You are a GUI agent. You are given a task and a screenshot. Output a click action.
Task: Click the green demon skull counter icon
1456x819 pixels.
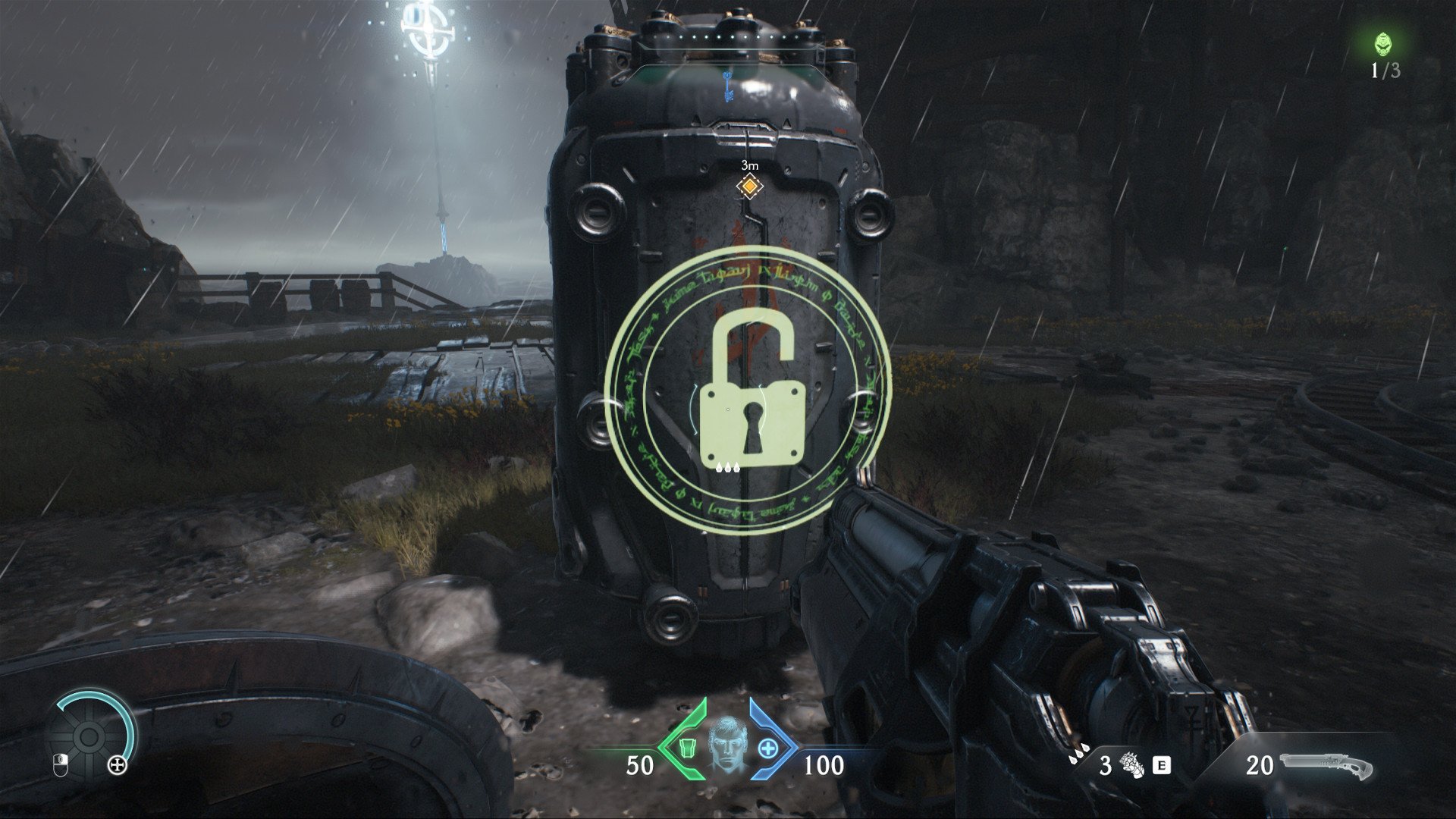1385,44
